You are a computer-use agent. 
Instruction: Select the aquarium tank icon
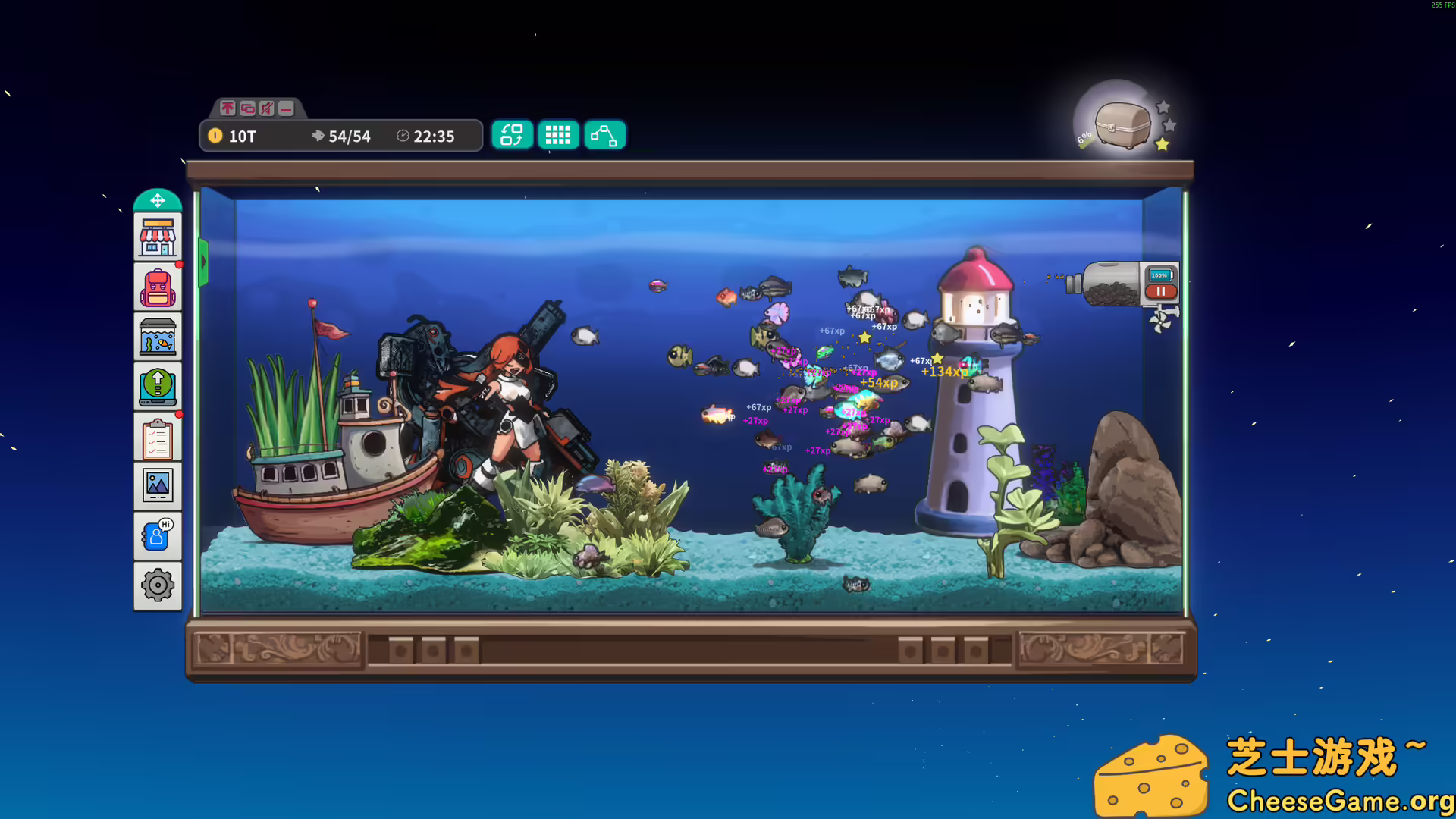pos(158,336)
